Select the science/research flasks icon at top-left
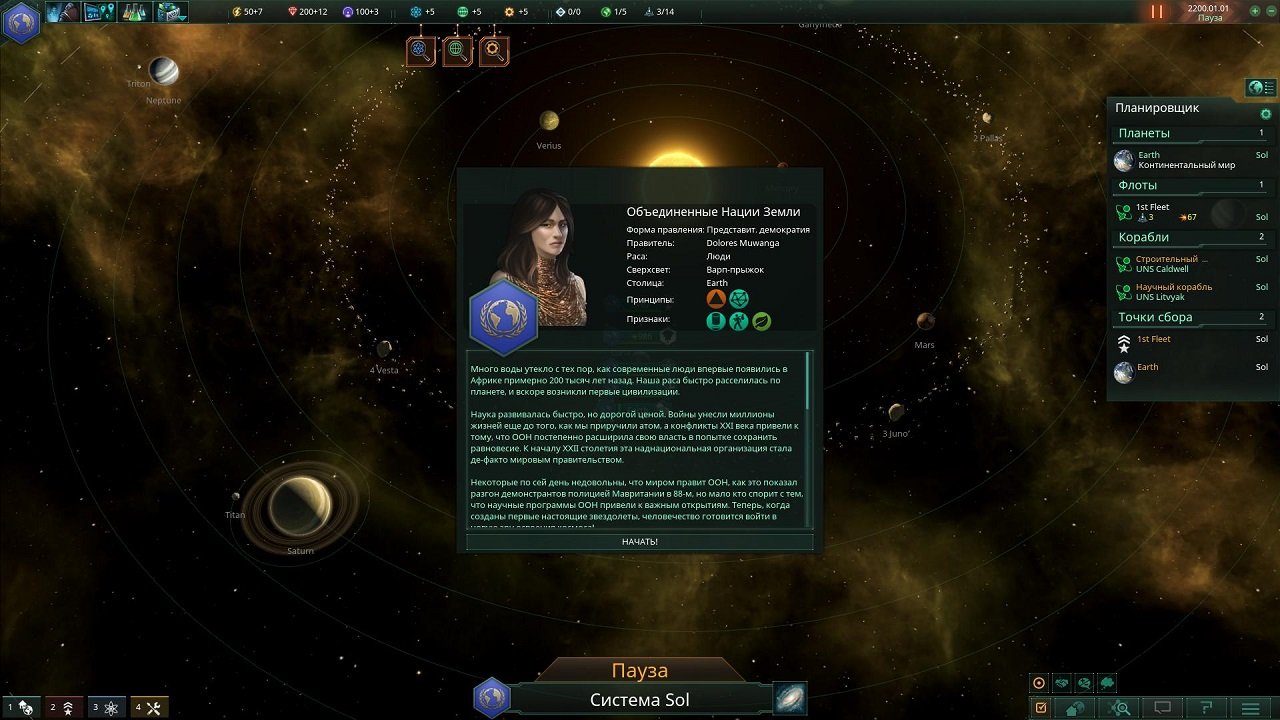Image resolution: width=1280 pixels, height=720 pixels. pyautogui.click(x=131, y=13)
